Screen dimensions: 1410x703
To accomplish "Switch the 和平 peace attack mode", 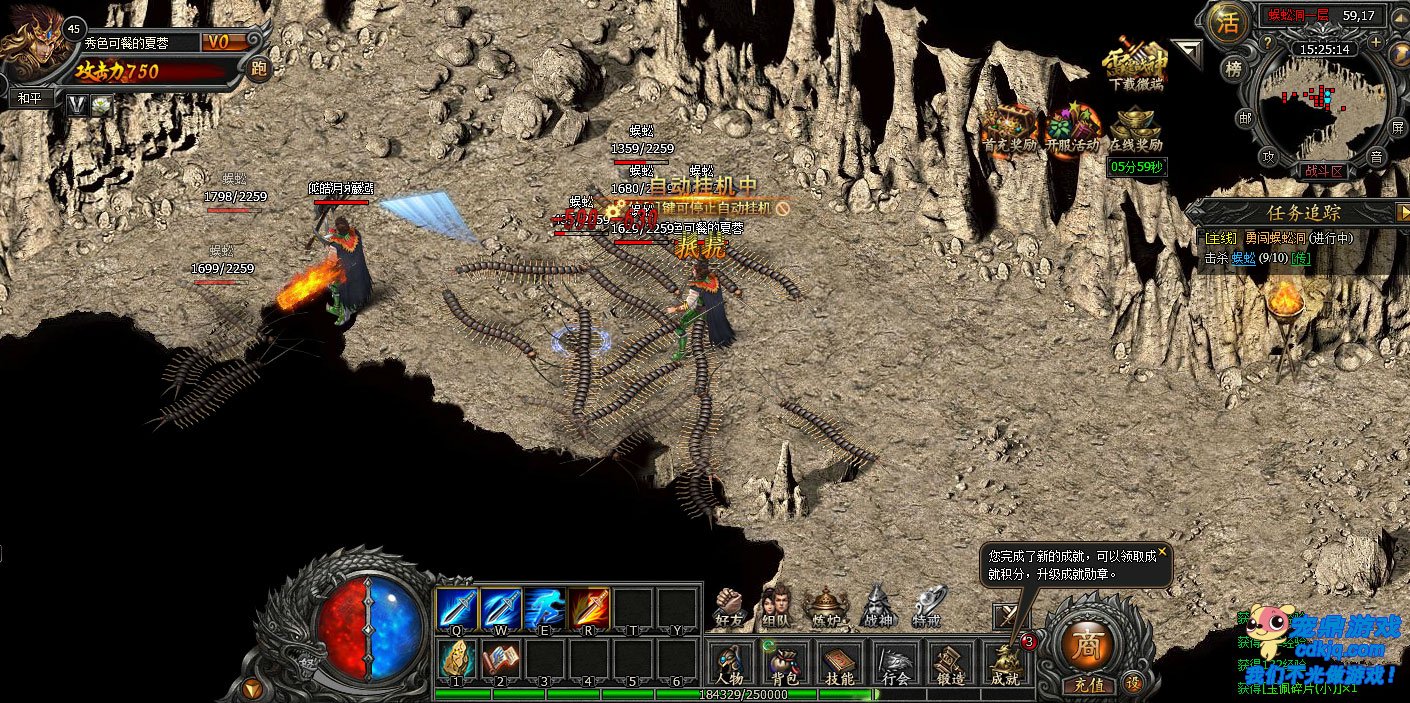I will pos(30,99).
